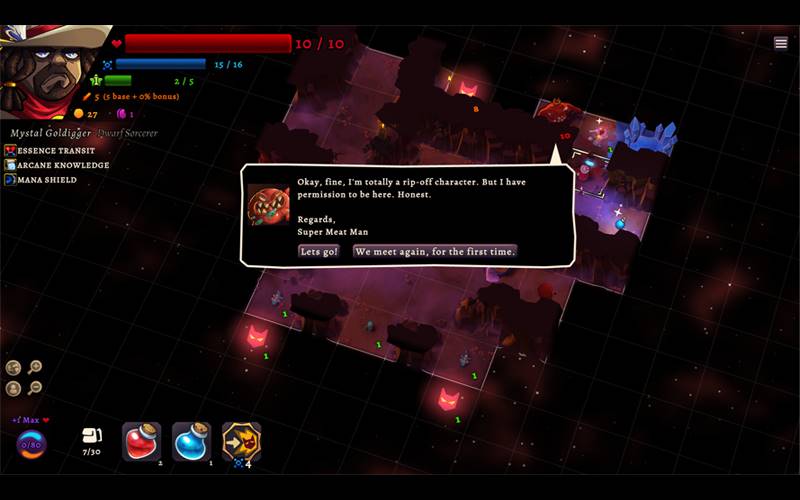Choose the "Lets go!" dialogue reply
Image resolution: width=800 pixels, height=500 pixels.
(x=318, y=252)
